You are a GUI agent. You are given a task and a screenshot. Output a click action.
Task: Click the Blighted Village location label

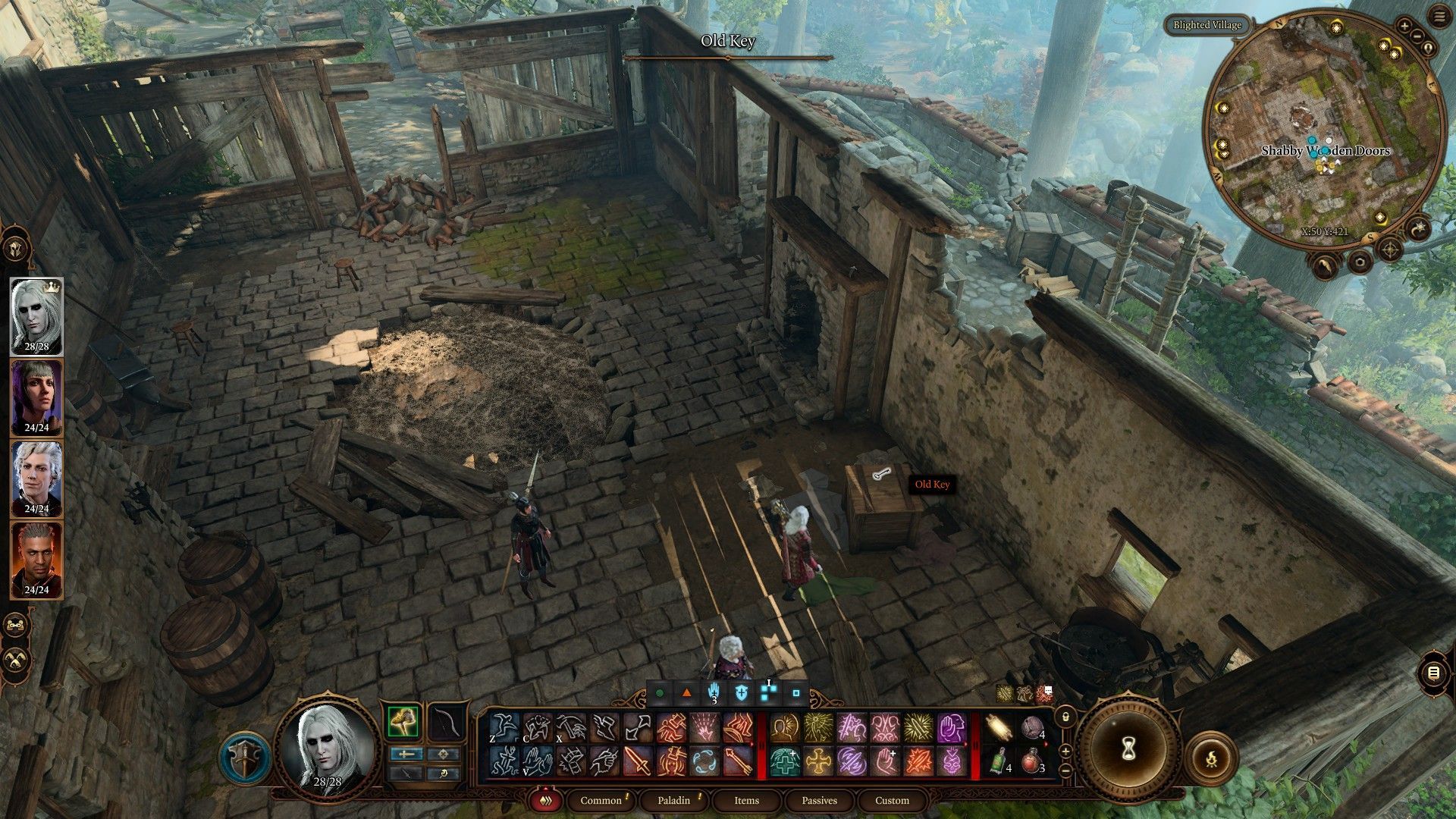1207,25
